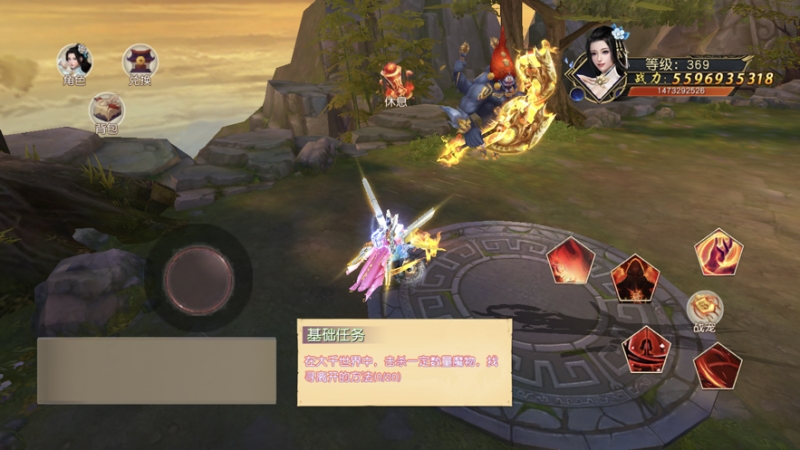
Task: Open the 角色 character menu
Action: coord(74,63)
